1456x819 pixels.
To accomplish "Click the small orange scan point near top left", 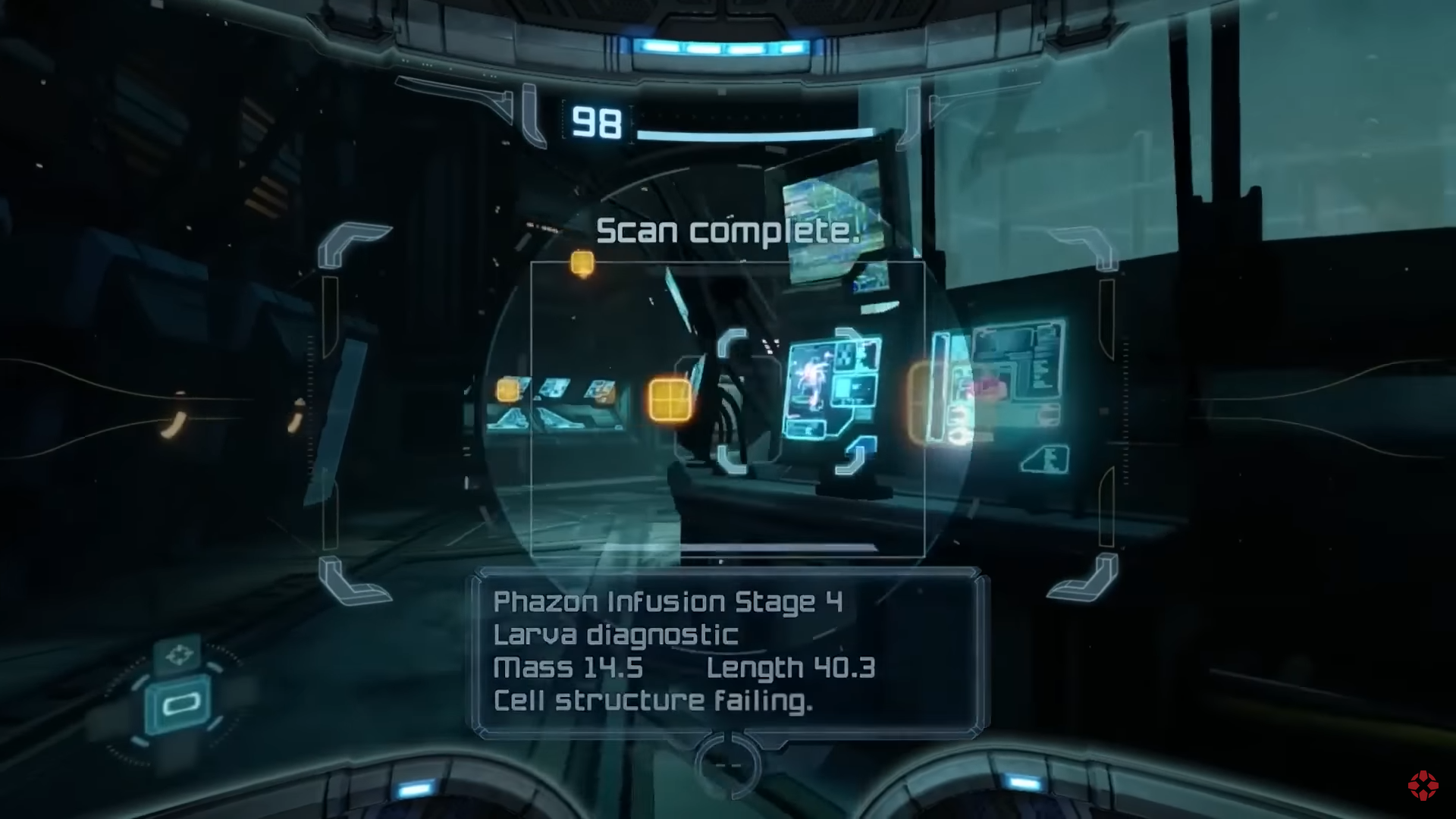I will tap(581, 262).
